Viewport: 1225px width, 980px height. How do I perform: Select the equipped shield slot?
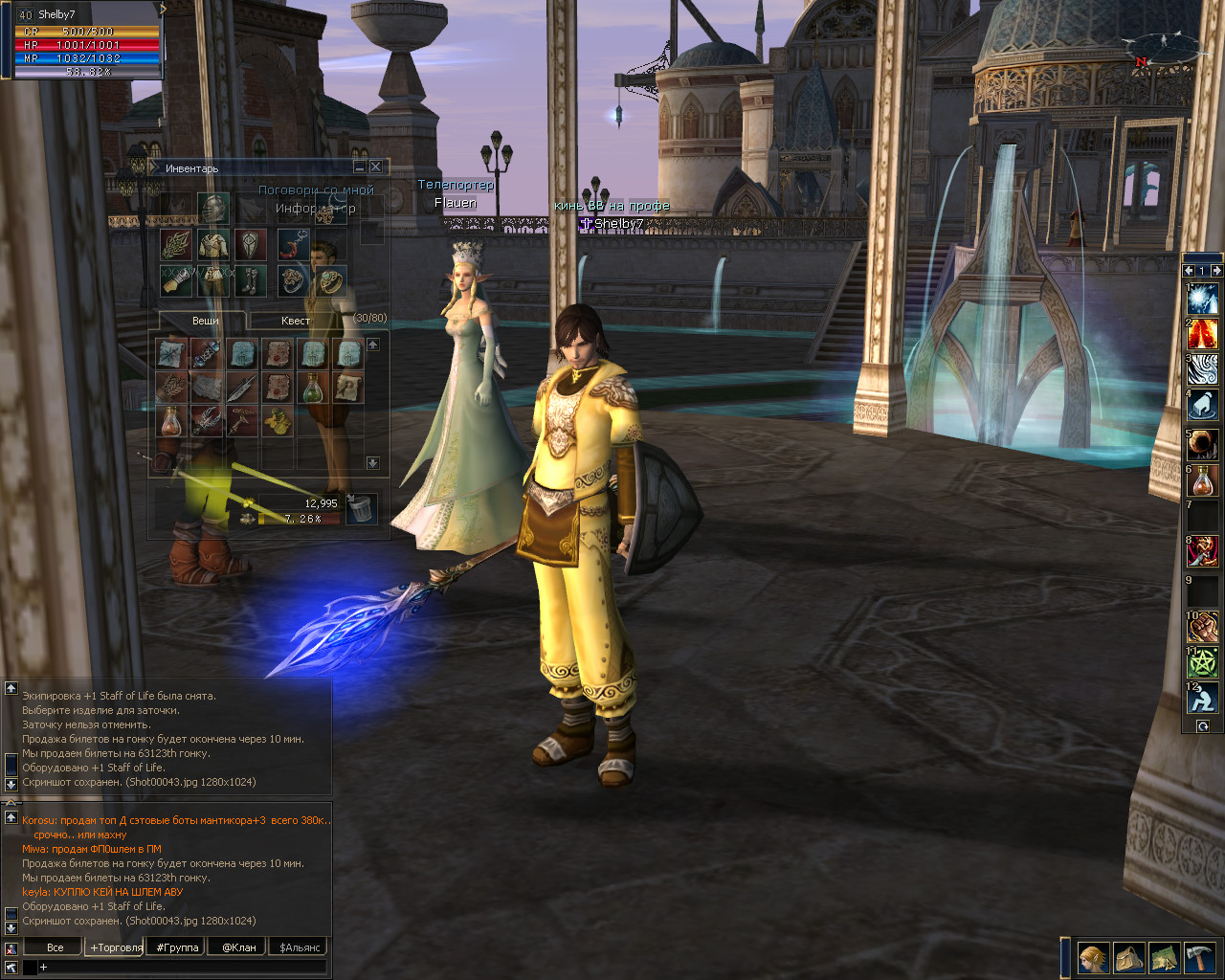[252, 244]
